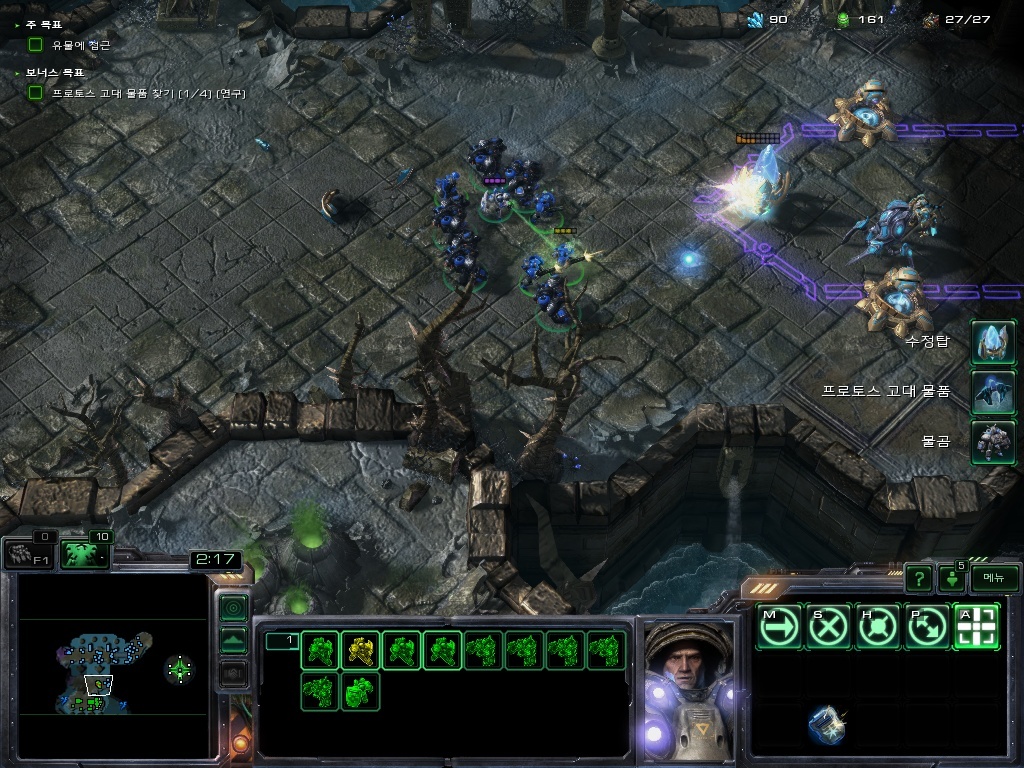Viewport: 1024px width, 768px height.
Task: Select the Move command button
Action: pos(778,627)
